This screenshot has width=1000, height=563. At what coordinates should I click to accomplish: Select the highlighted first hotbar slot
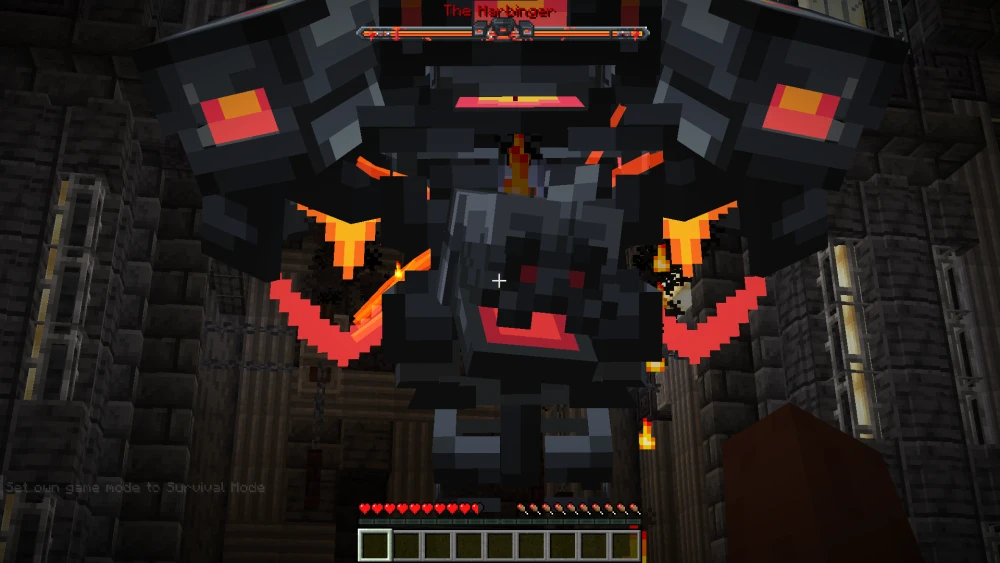(x=375, y=545)
